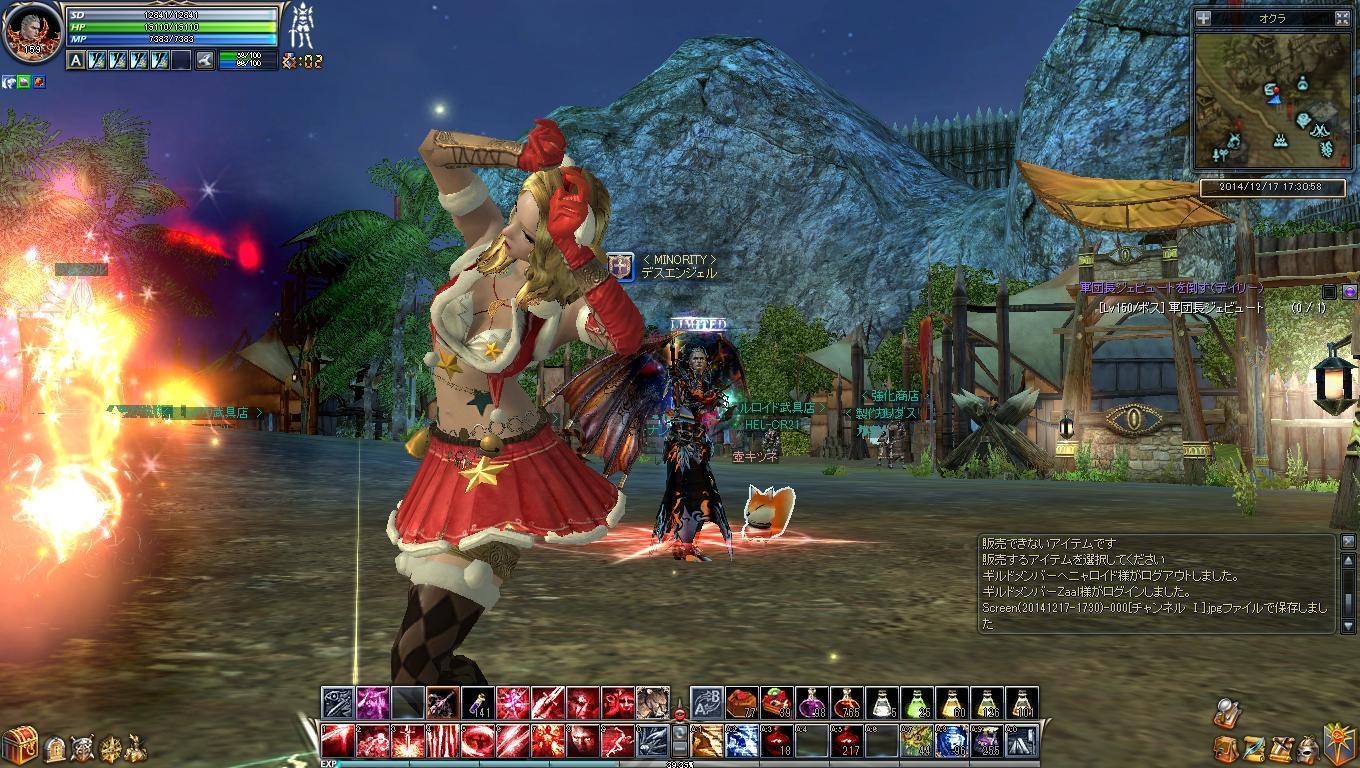Select the green potion with 25 count

click(918, 704)
